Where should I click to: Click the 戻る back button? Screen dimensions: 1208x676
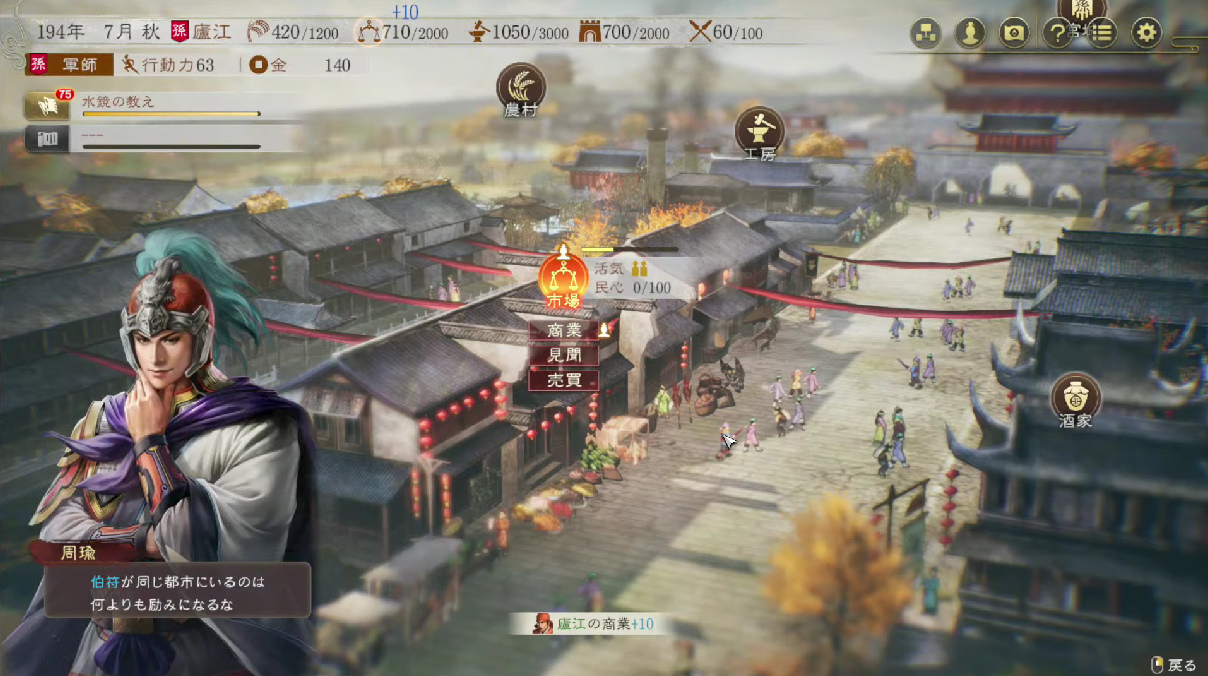coord(1174,664)
